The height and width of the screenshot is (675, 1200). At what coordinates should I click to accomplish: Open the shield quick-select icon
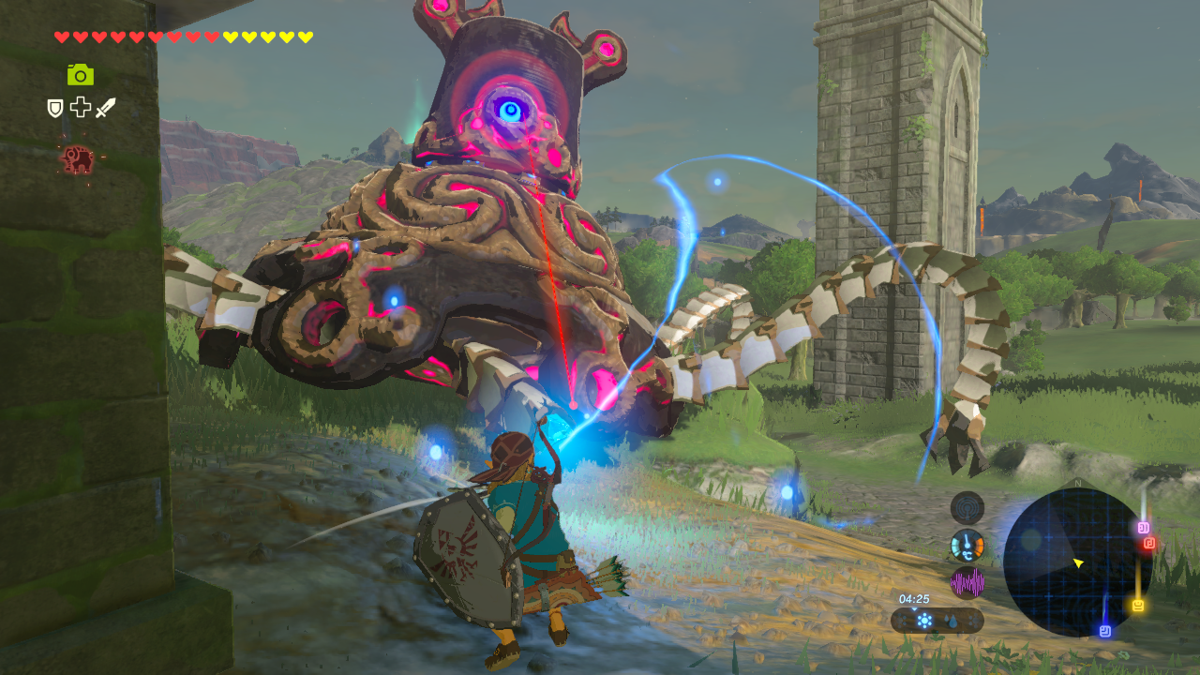55,107
